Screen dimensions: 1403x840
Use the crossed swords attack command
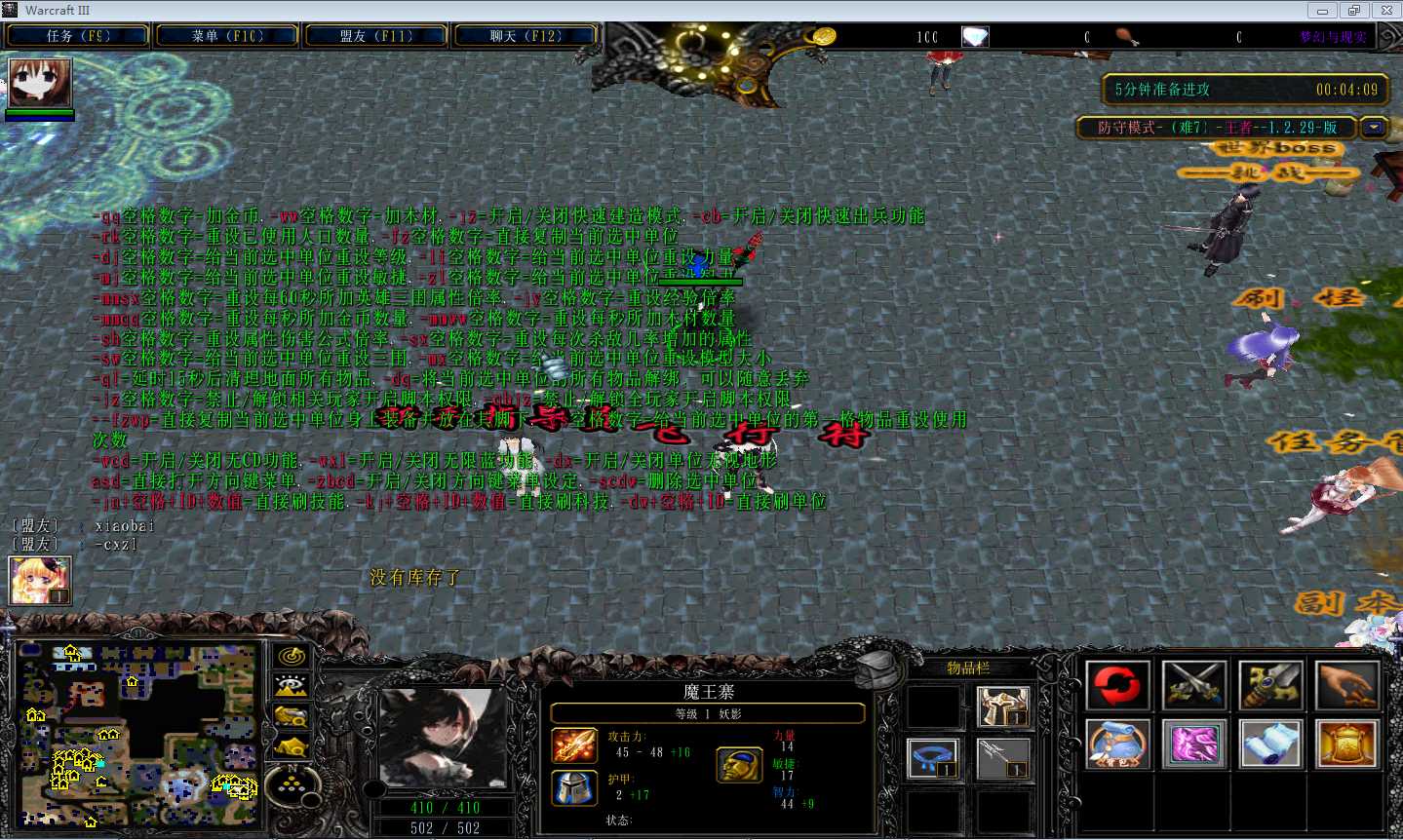pyautogui.click(x=1194, y=685)
